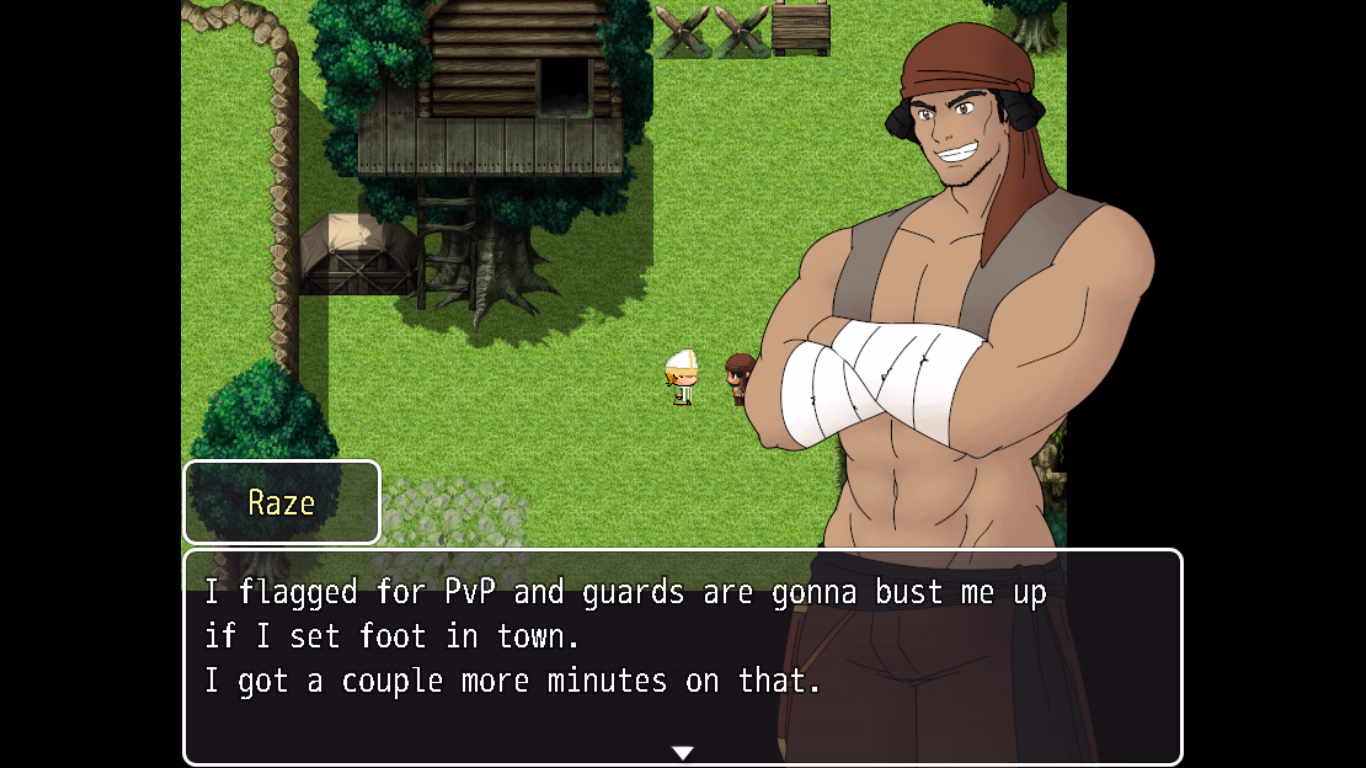
Task: Click Raze's dialogue message box
Action: tap(682, 656)
